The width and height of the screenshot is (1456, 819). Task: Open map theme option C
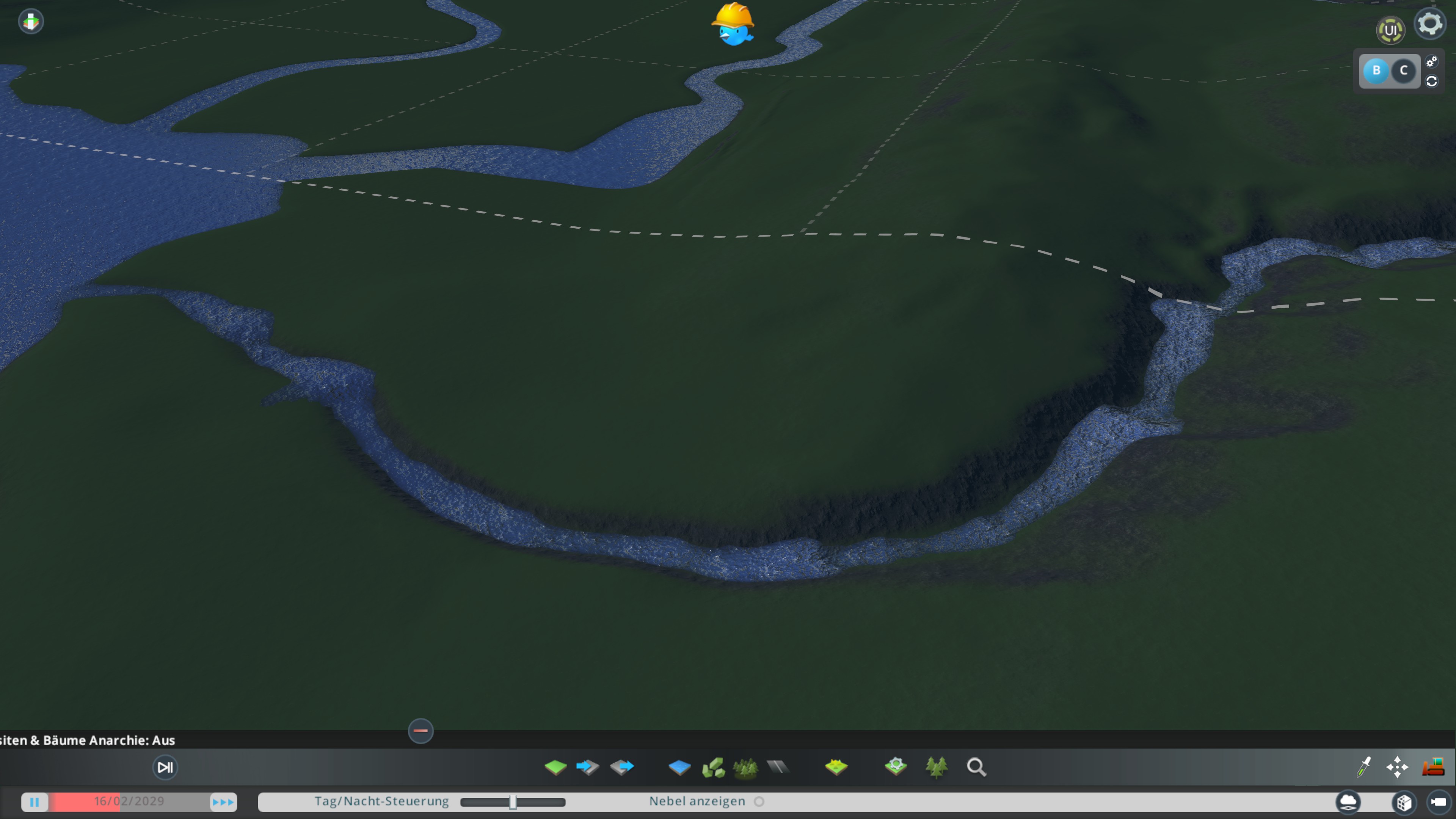point(1404,71)
